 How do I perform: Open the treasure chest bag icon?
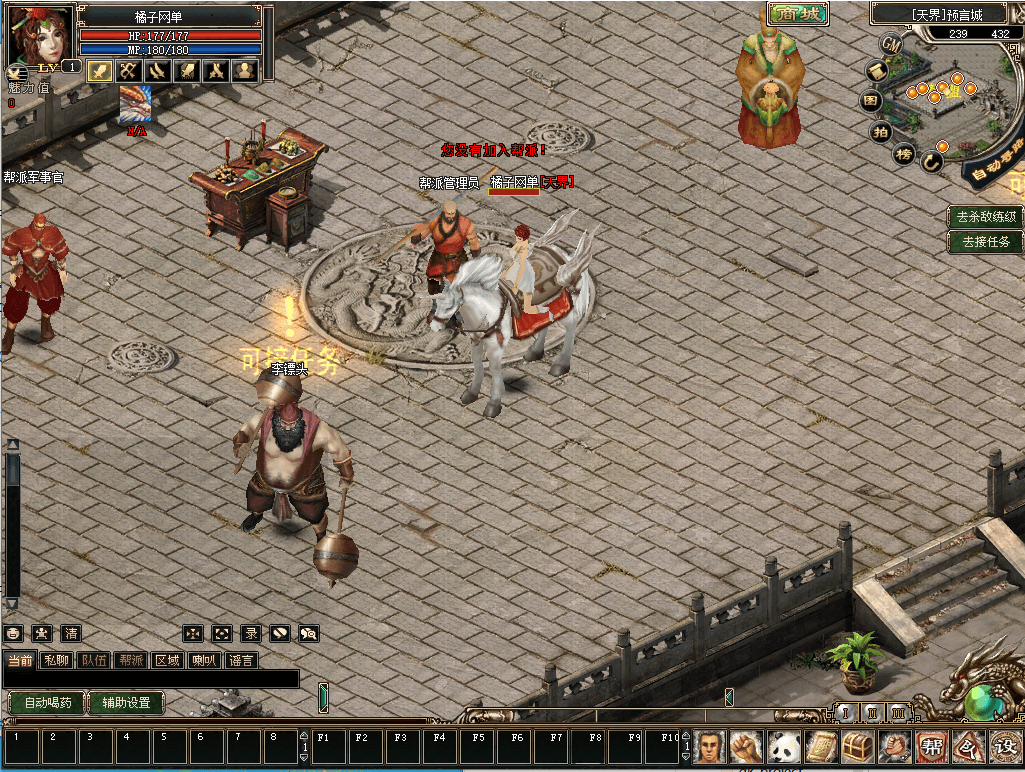click(858, 746)
